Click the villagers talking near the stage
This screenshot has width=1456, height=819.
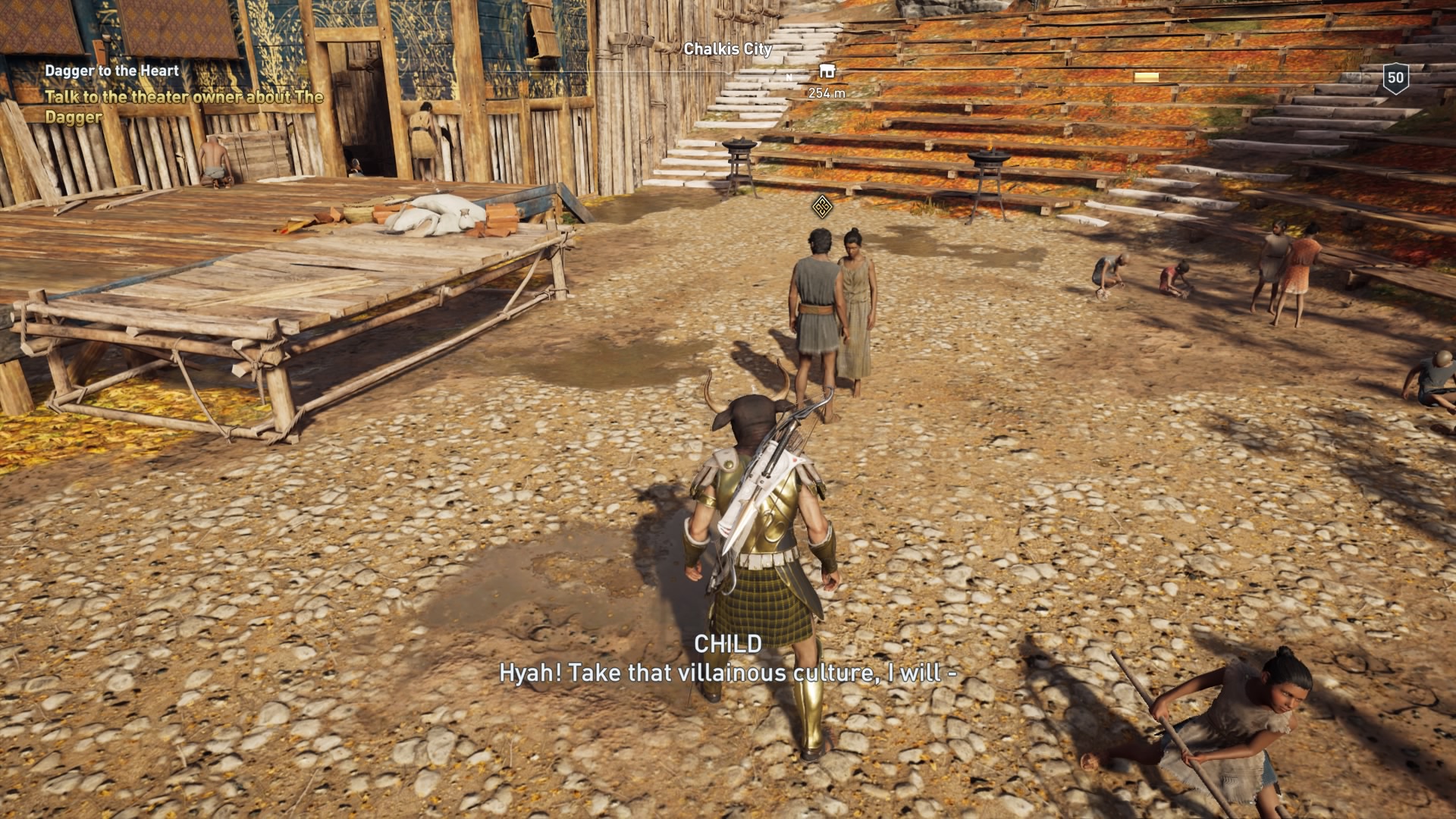pyautogui.click(x=834, y=303)
